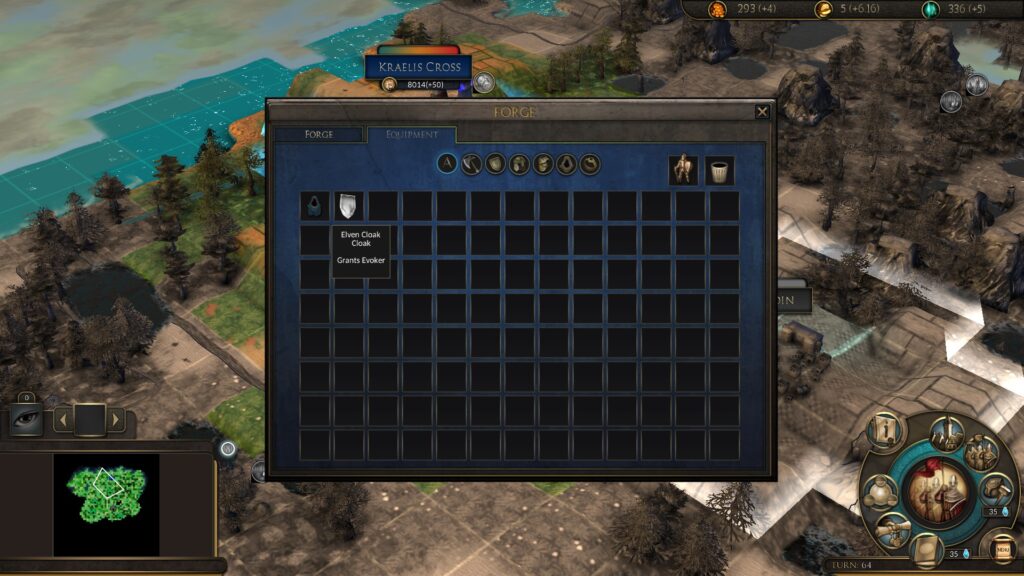Filter equipment by shield icon

(496, 164)
